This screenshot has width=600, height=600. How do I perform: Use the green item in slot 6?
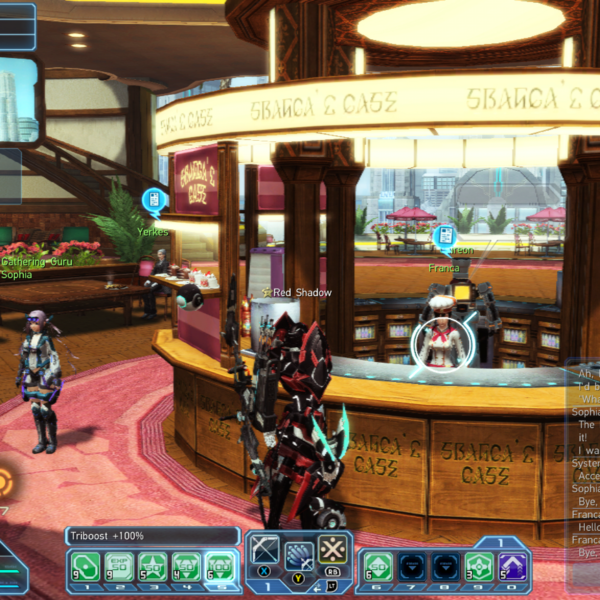tap(378, 566)
